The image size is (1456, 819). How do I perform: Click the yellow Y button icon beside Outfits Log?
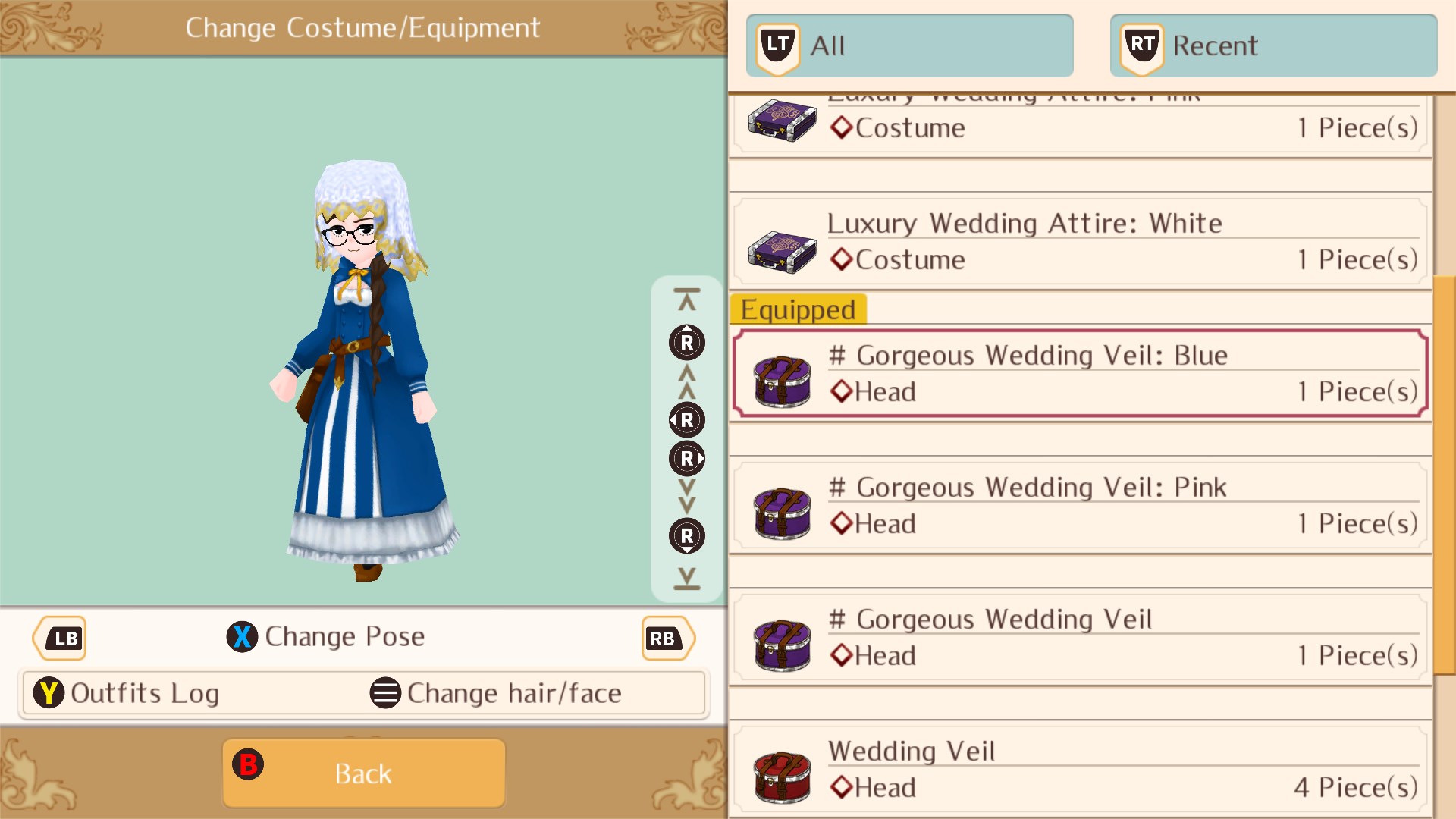49,692
